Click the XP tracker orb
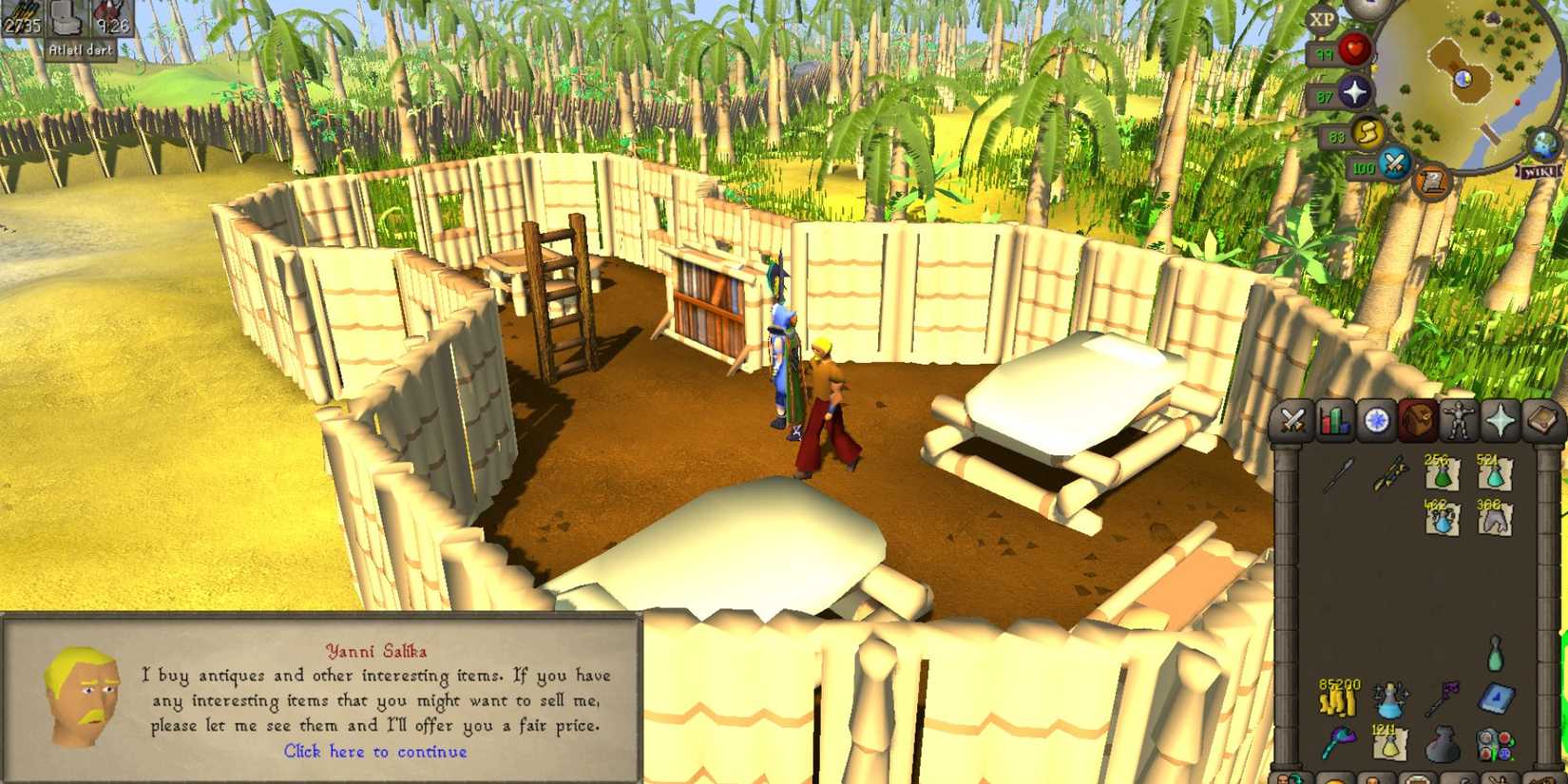The image size is (1568, 784). click(x=1321, y=19)
